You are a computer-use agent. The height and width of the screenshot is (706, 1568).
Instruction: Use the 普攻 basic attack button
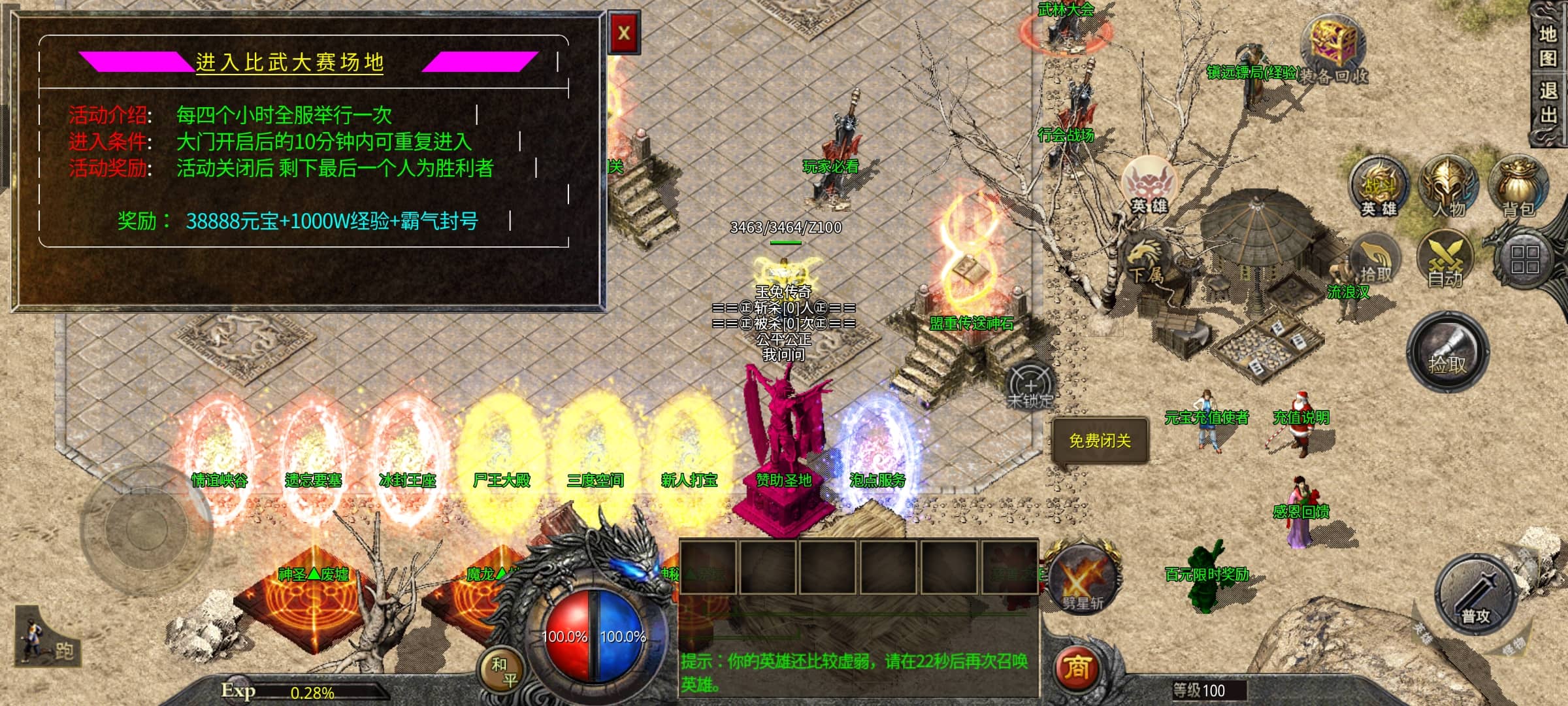(x=1475, y=595)
